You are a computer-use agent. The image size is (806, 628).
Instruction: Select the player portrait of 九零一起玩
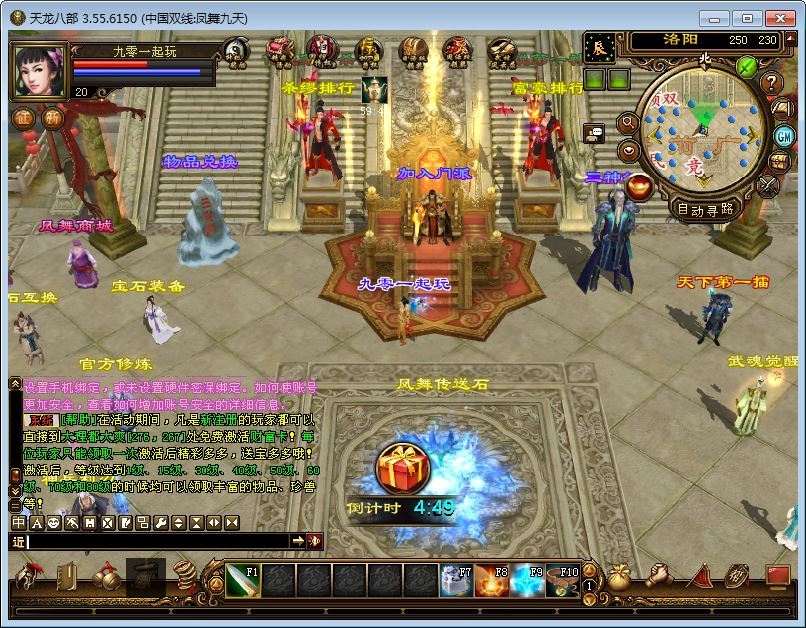click(40, 72)
